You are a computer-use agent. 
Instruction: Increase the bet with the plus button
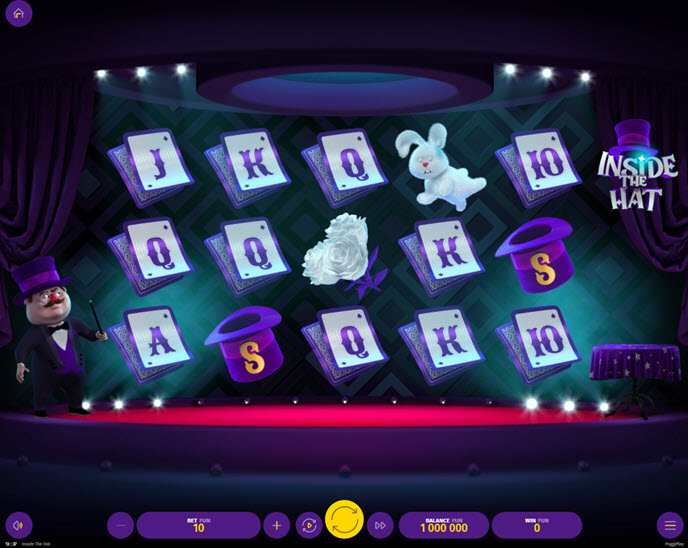[x=276, y=525]
